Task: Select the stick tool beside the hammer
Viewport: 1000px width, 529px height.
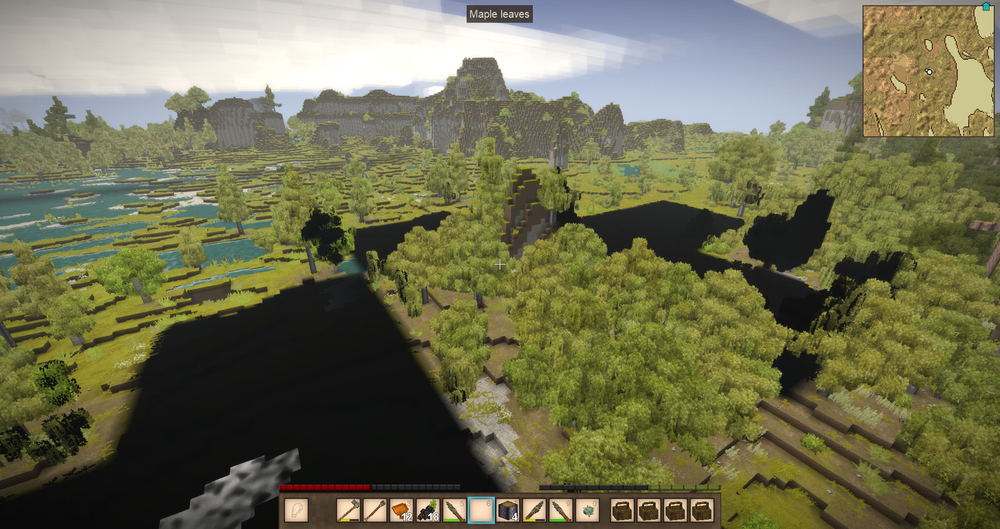Action: [x=375, y=510]
